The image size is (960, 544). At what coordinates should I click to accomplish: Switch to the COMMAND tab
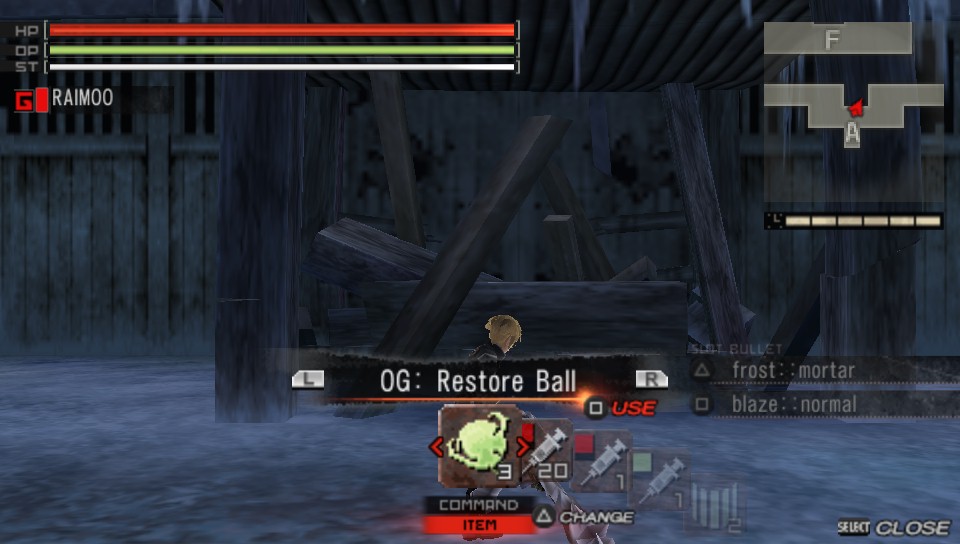(471, 505)
